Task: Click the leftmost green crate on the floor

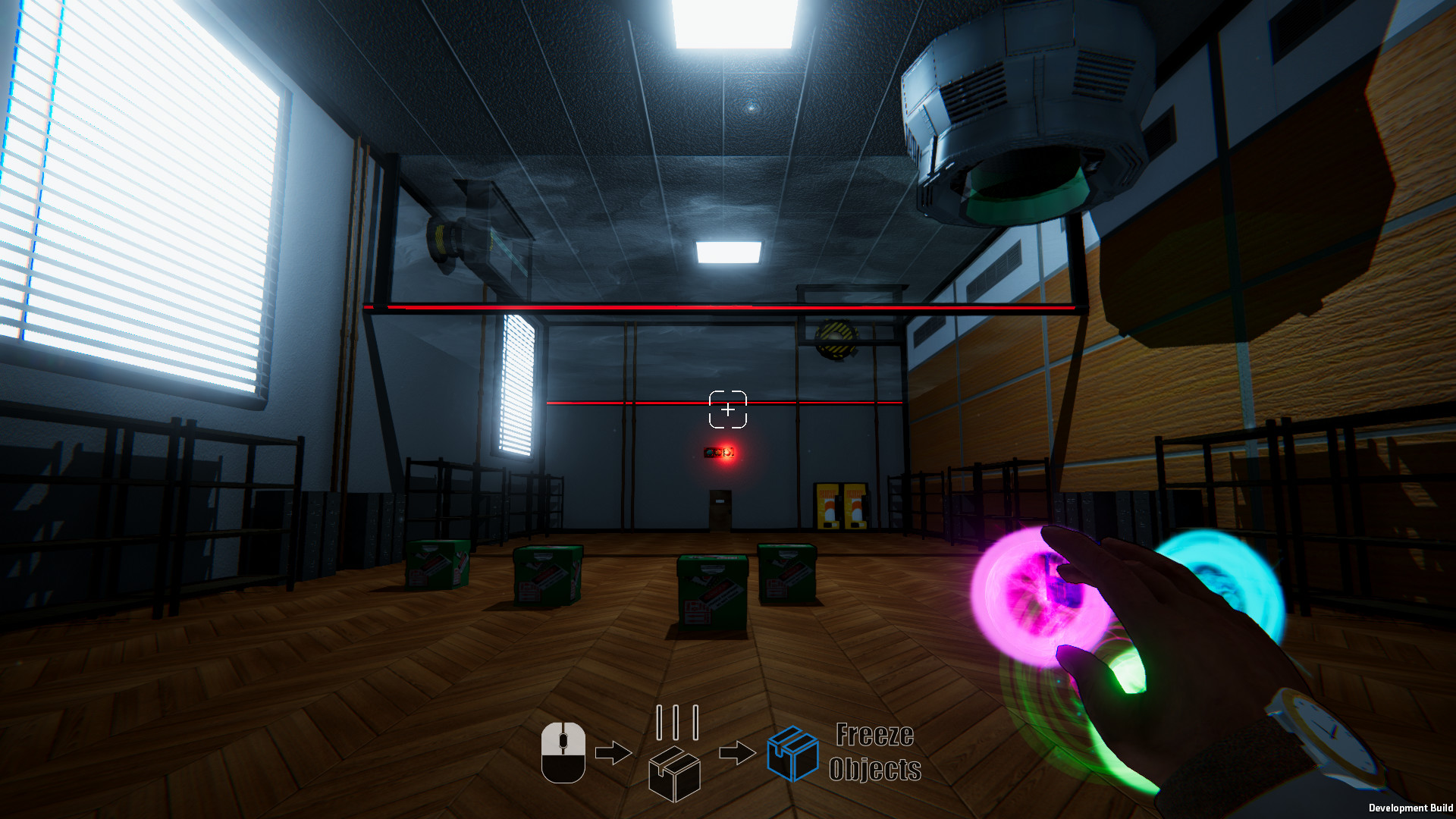Action: (x=436, y=565)
